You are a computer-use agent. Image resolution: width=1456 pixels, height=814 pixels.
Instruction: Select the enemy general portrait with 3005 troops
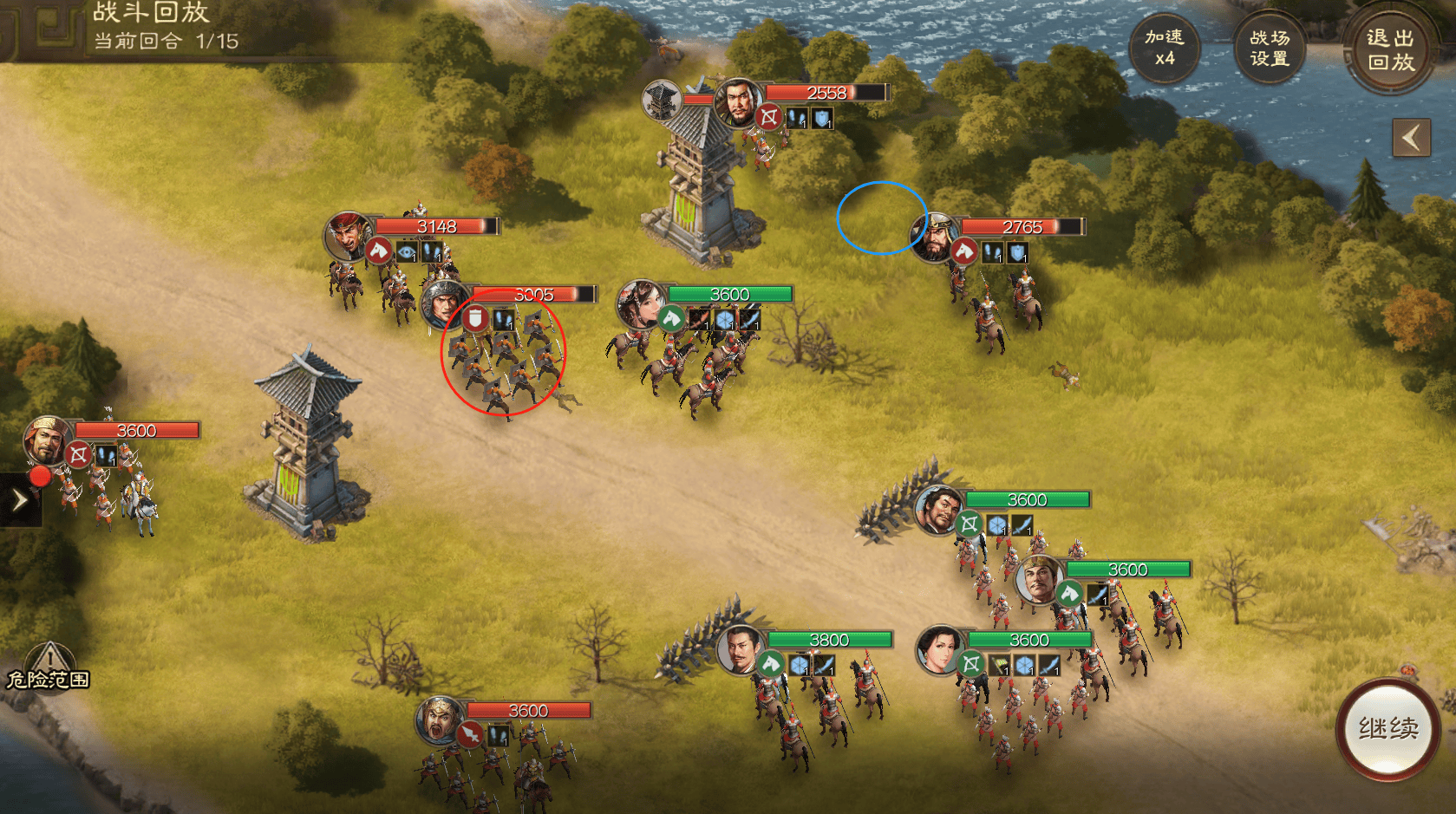pyautogui.click(x=443, y=303)
